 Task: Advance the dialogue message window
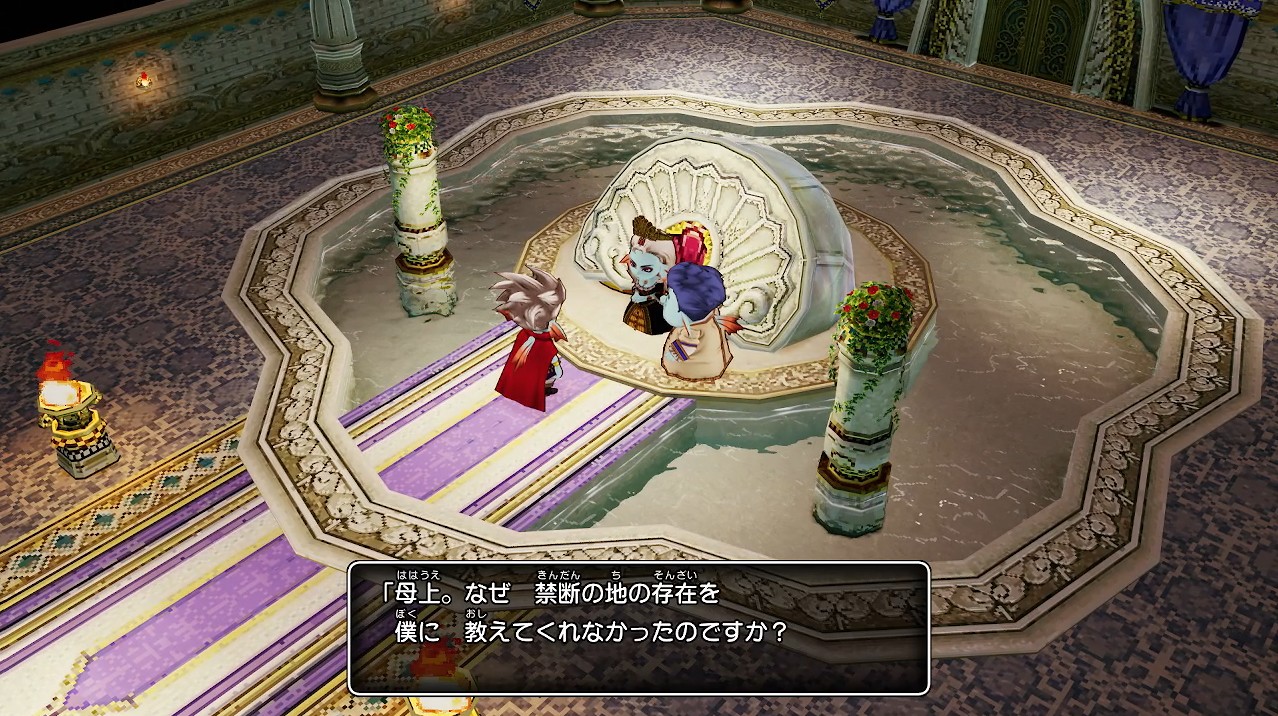[638, 627]
